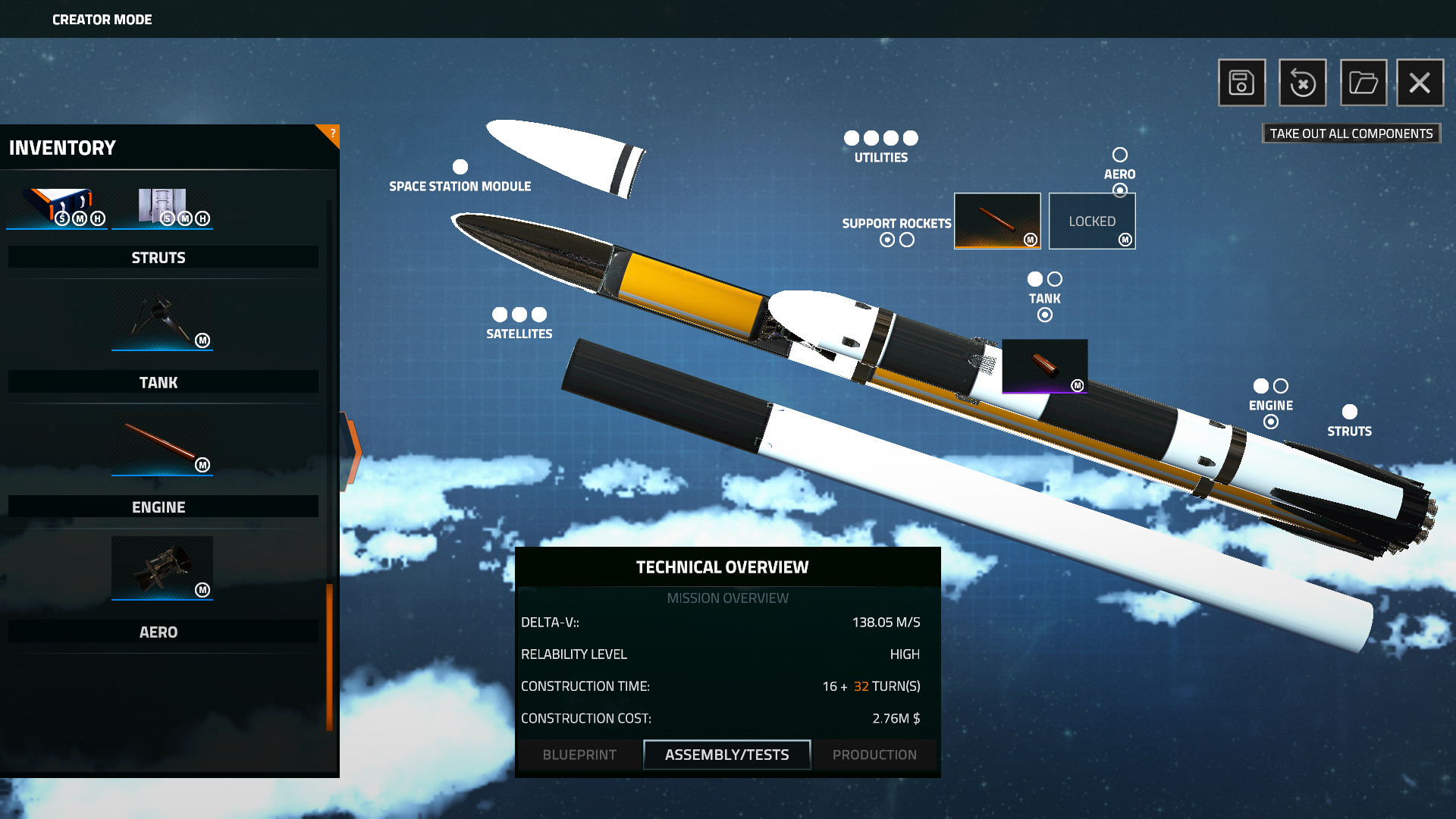Open the inventory help question mark tab
The width and height of the screenshot is (1456, 819).
(x=332, y=133)
